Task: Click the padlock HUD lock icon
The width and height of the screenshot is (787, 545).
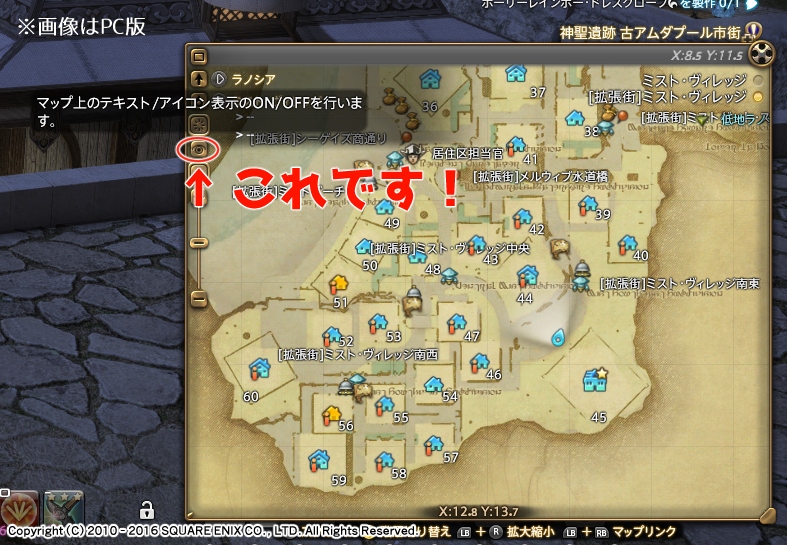Action: pos(146,508)
